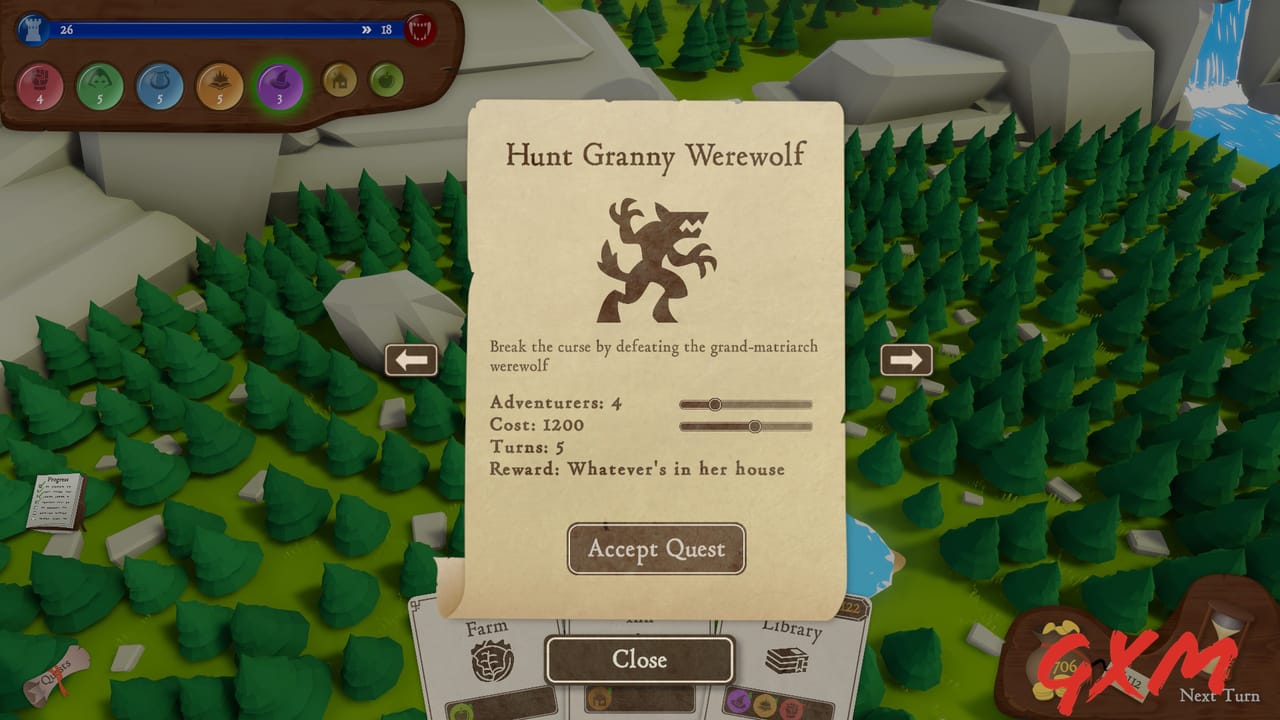Select the orange flaming book resource icon
Image resolution: width=1280 pixels, height=720 pixels.
tap(219, 86)
